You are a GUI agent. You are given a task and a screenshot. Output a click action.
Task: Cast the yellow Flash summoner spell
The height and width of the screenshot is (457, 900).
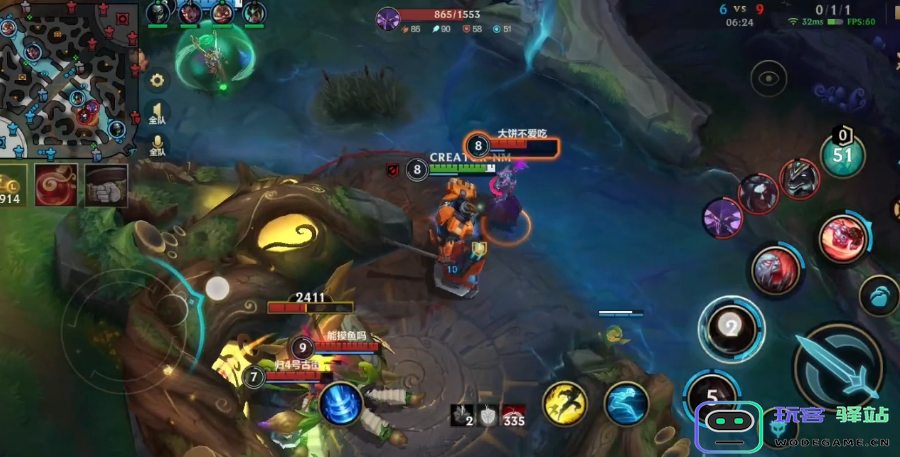(x=565, y=402)
